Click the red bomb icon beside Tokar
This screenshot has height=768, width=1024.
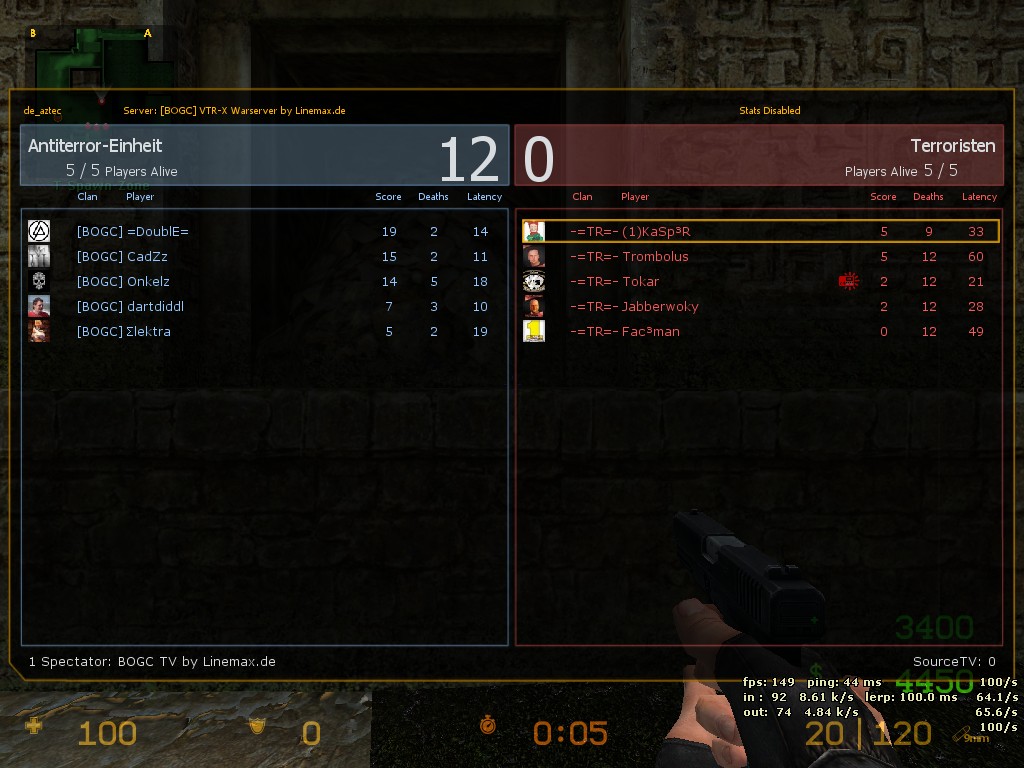[x=848, y=282]
